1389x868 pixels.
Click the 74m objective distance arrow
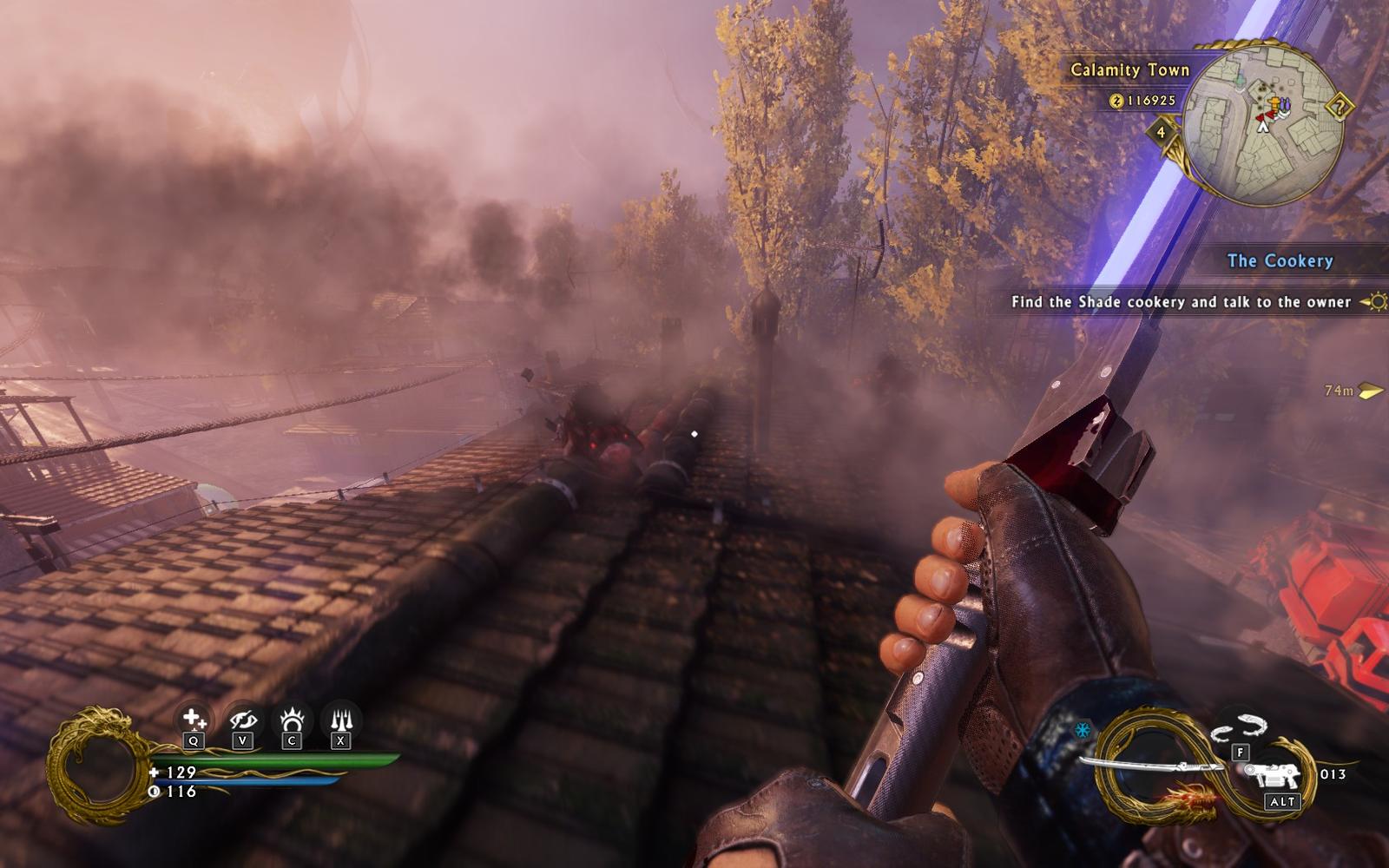click(1372, 391)
